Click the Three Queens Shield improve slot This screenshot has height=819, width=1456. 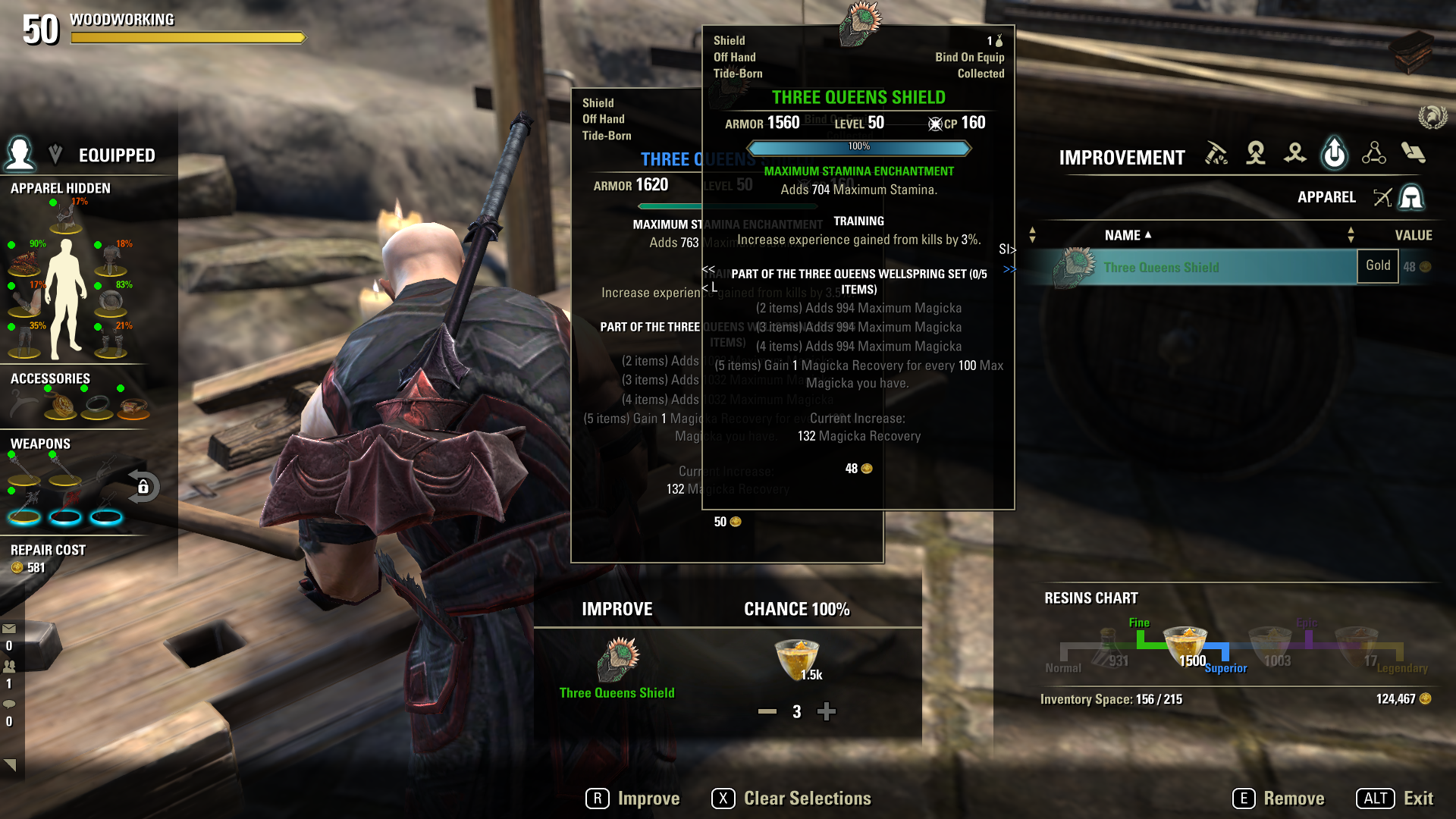click(617, 661)
